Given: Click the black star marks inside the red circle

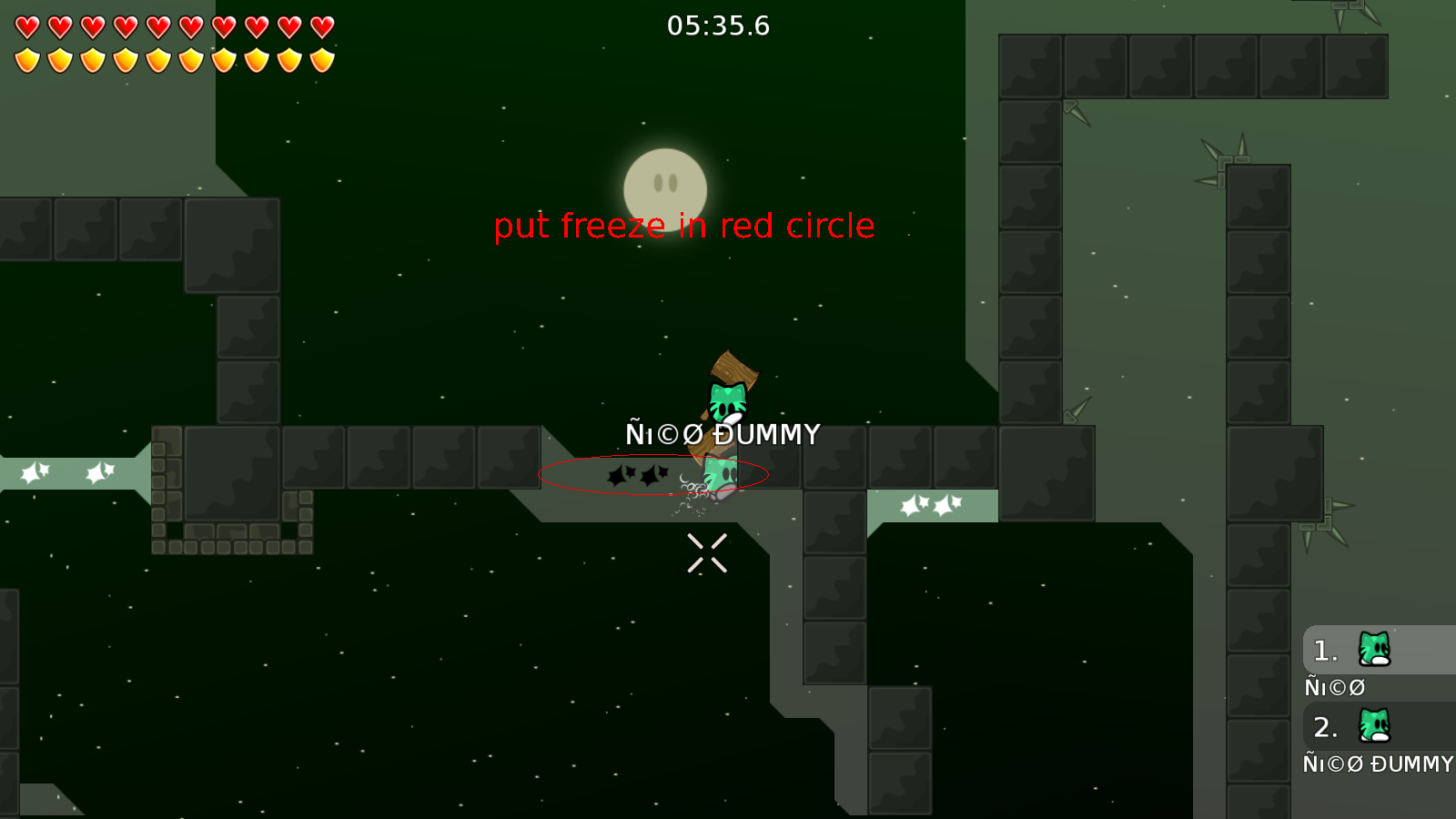Looking at the screenshot, I should pos(635,475).
